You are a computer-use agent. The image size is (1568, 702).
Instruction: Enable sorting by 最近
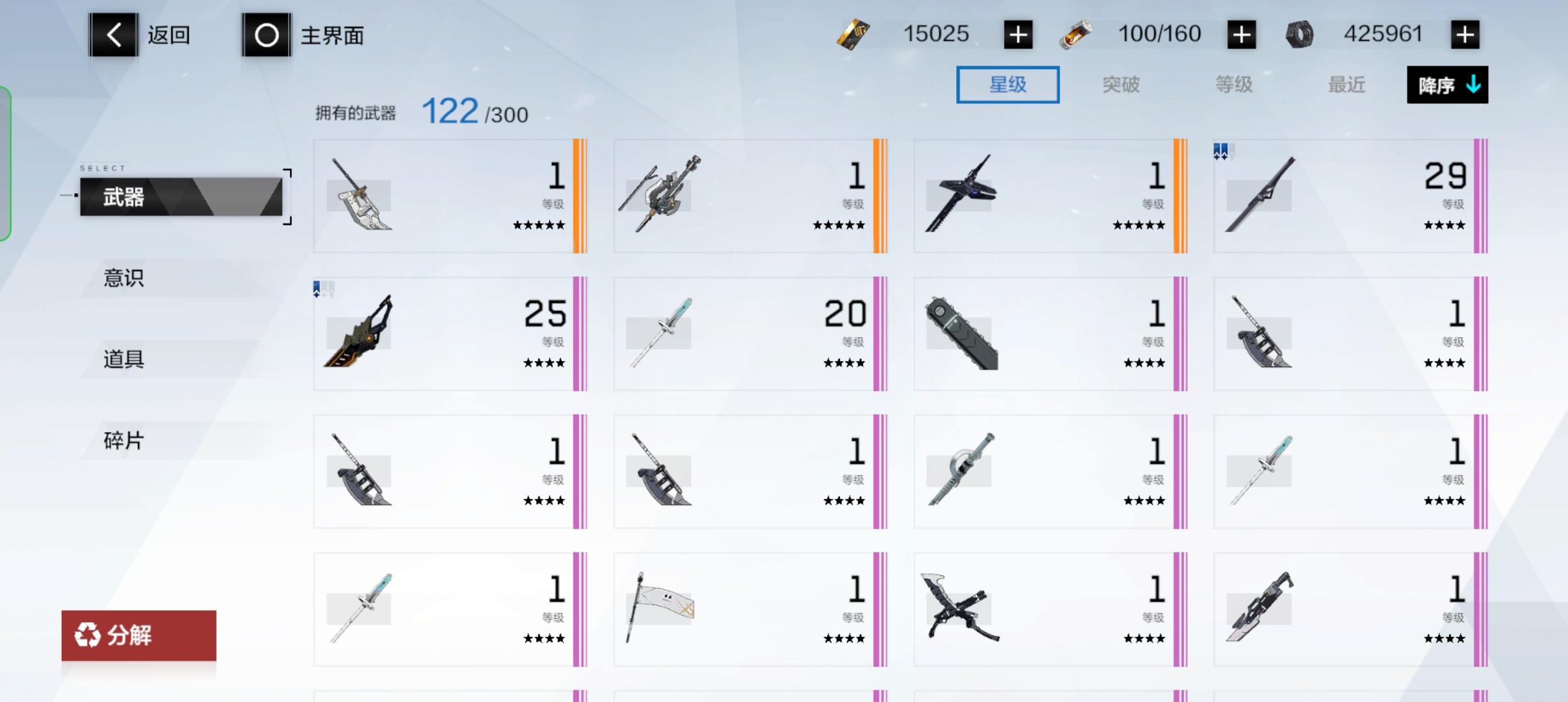point(1346,84)
